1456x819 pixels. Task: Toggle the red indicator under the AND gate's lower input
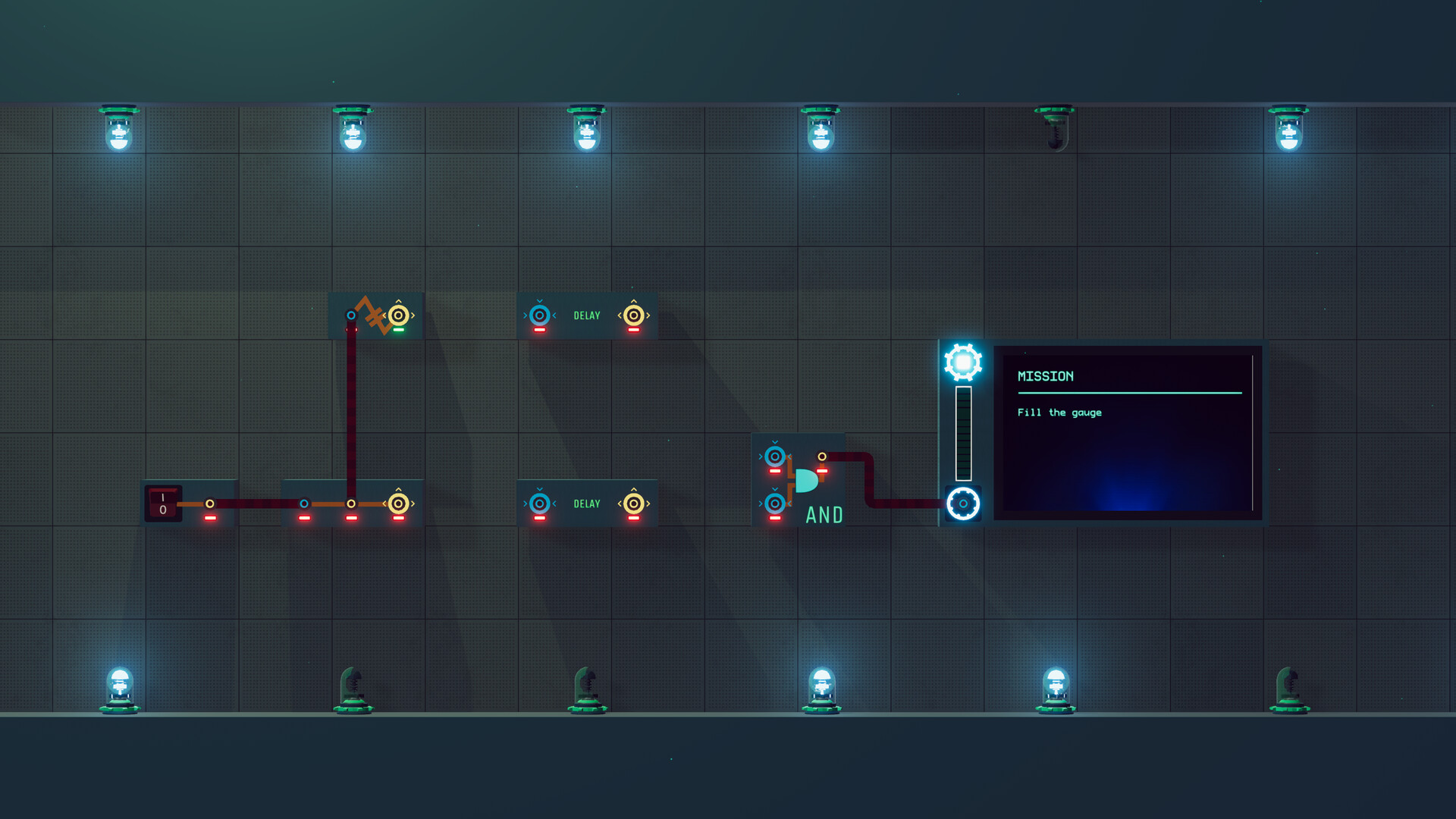pos(774,517)
